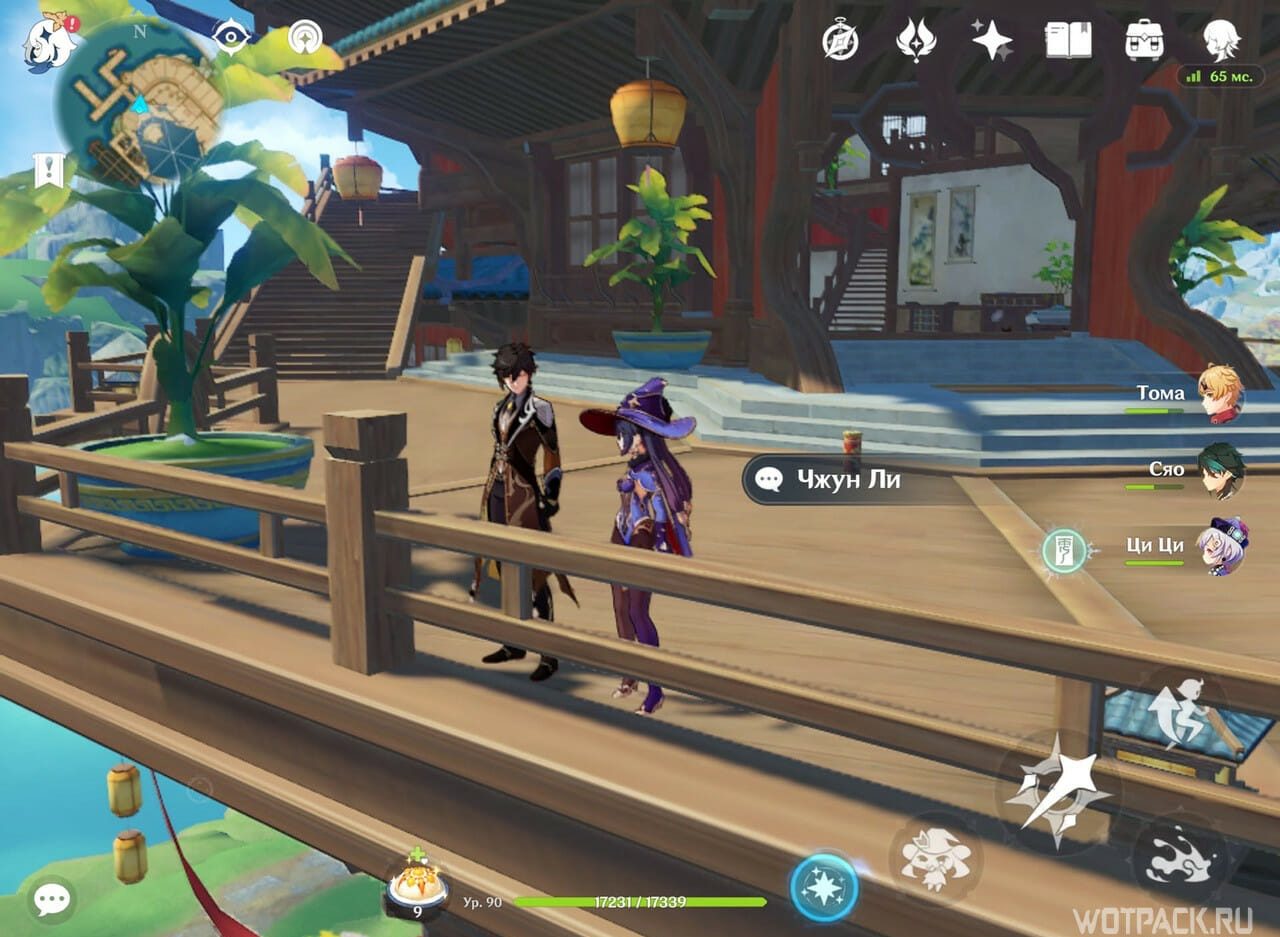
Task: Switch to party member Тома
Action: tap(1219, 394)
